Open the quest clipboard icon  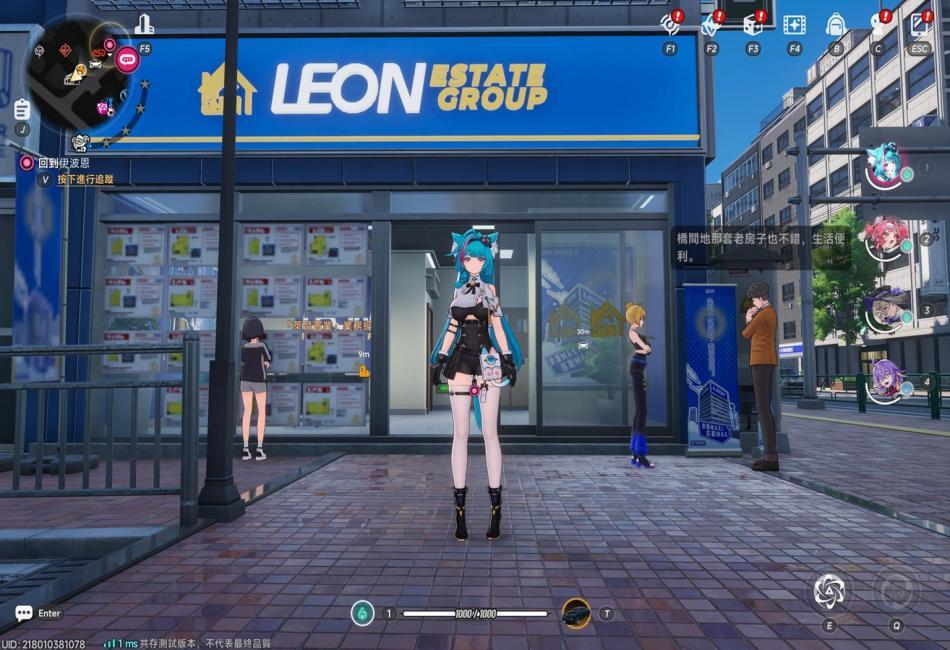point(22,109)
